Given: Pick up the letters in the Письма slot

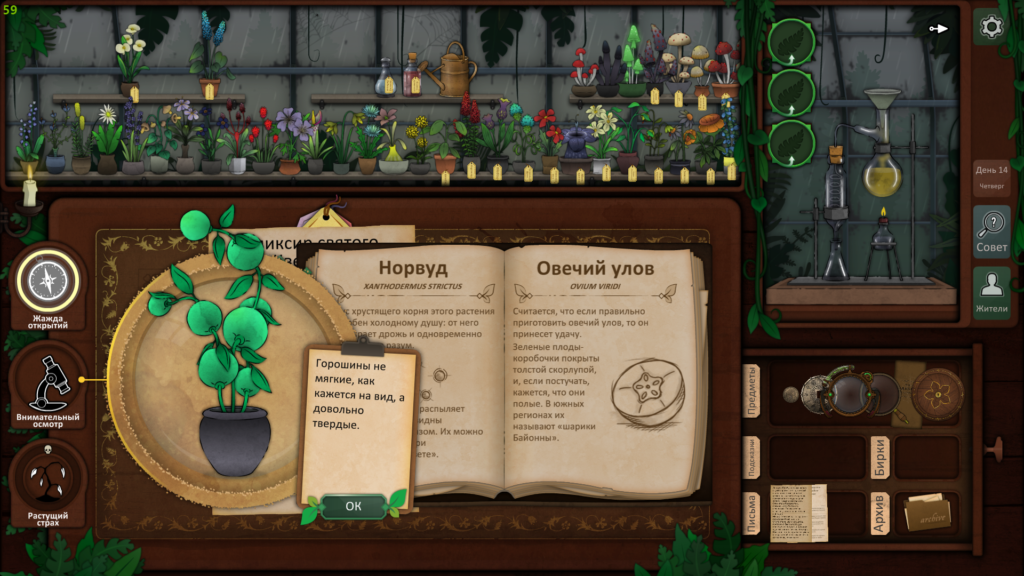Looking at the screenshot, I should point(798,513).
